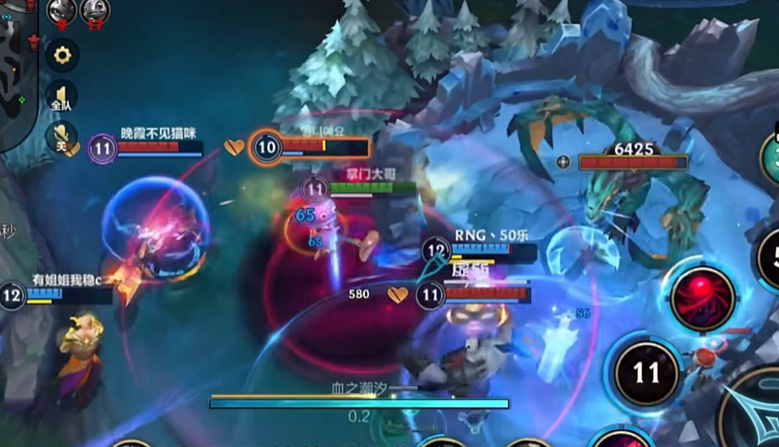Select the first grey dragon timer icon

click(62, 11)
